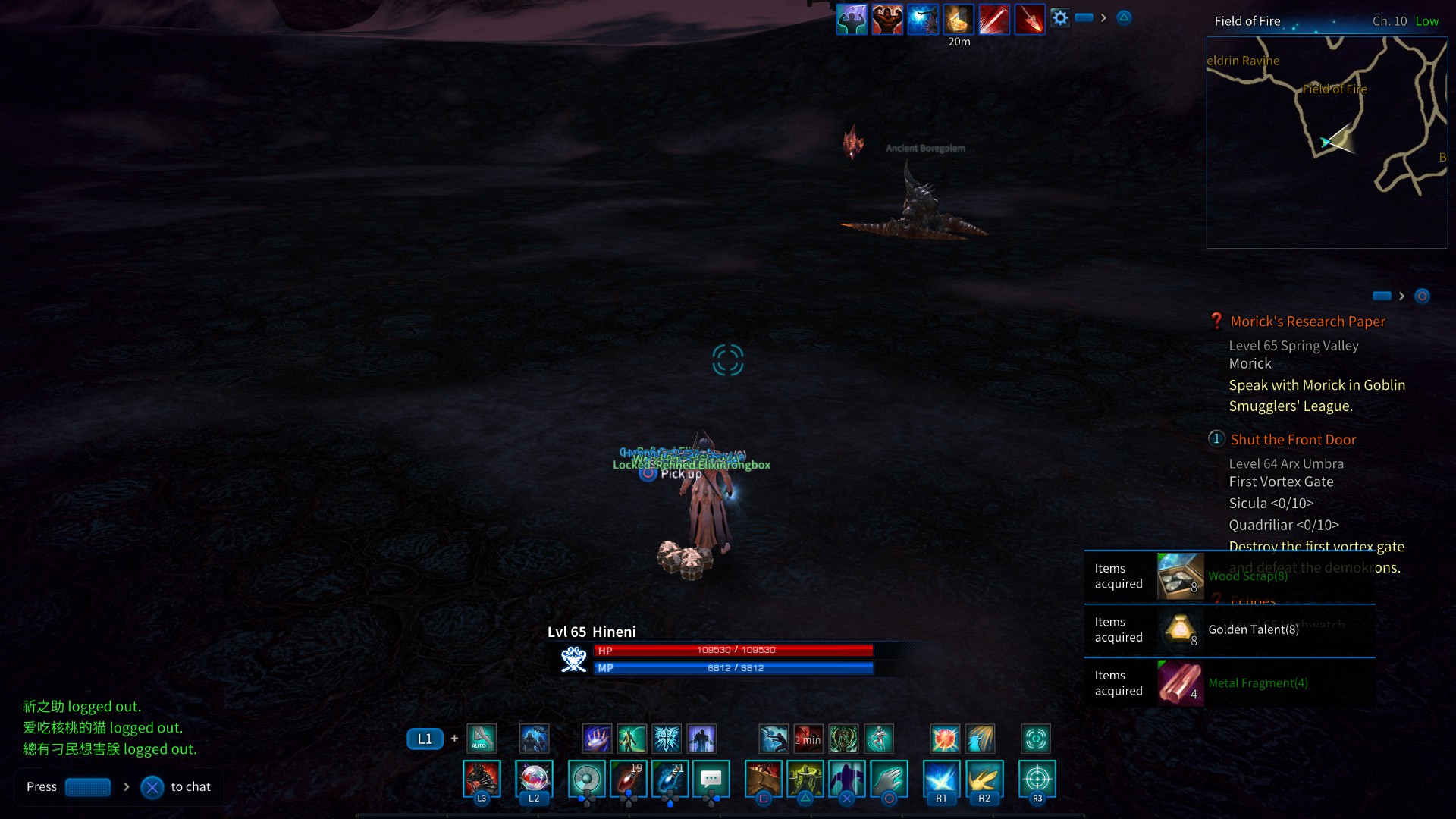1456x819 pixels.
Task: Click the red sword streak buff icon
Action: pos(994,20)
